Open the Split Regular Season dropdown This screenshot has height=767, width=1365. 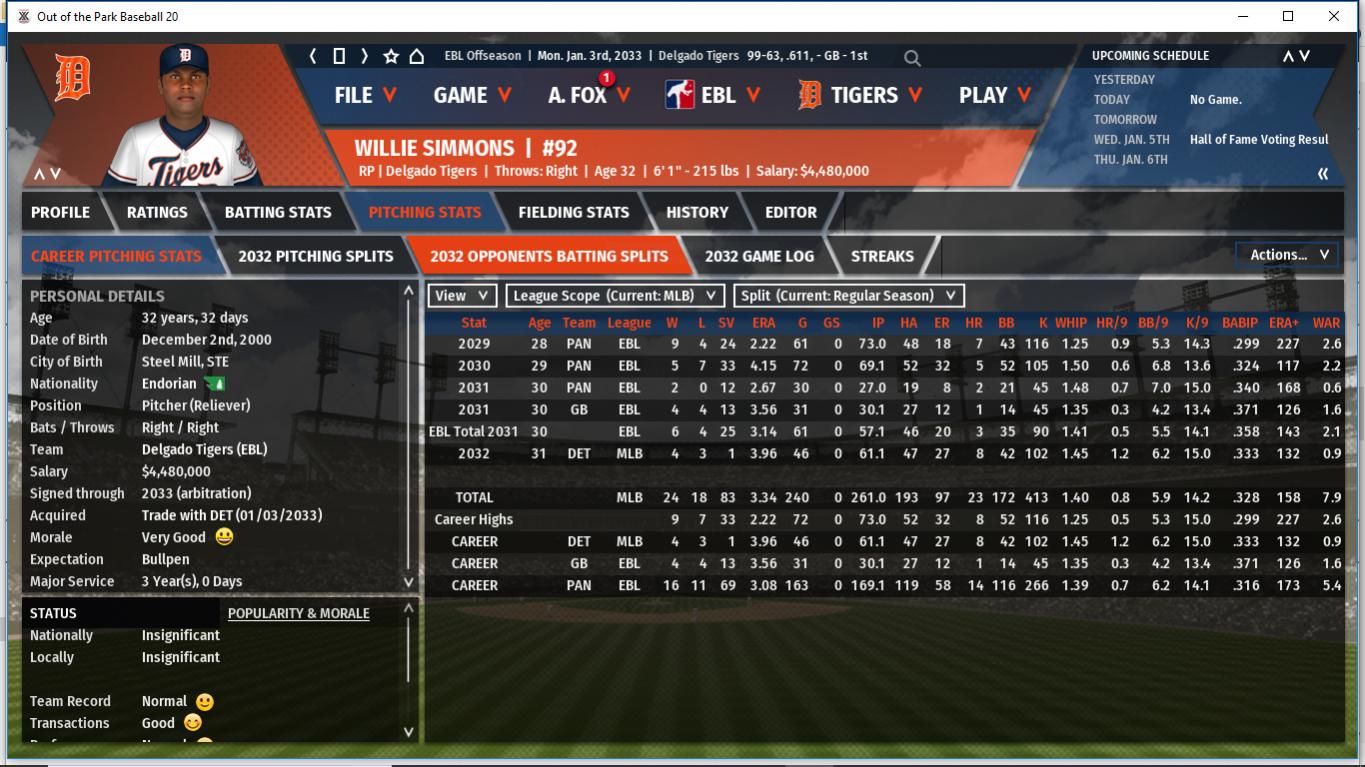click(849, 296)
